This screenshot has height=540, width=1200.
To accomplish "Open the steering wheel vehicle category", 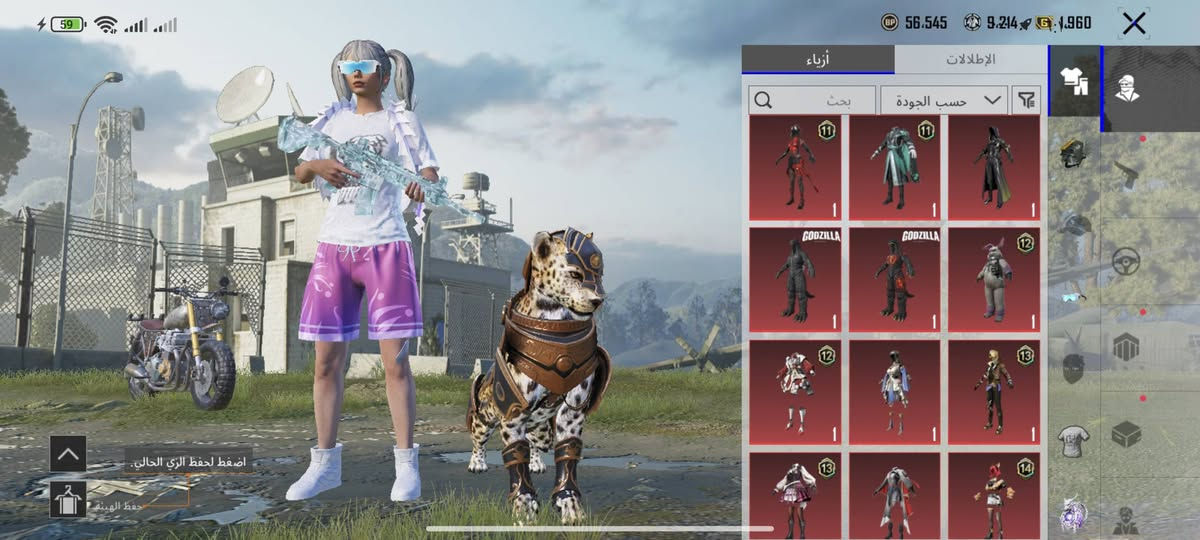I will point(1127,262).
